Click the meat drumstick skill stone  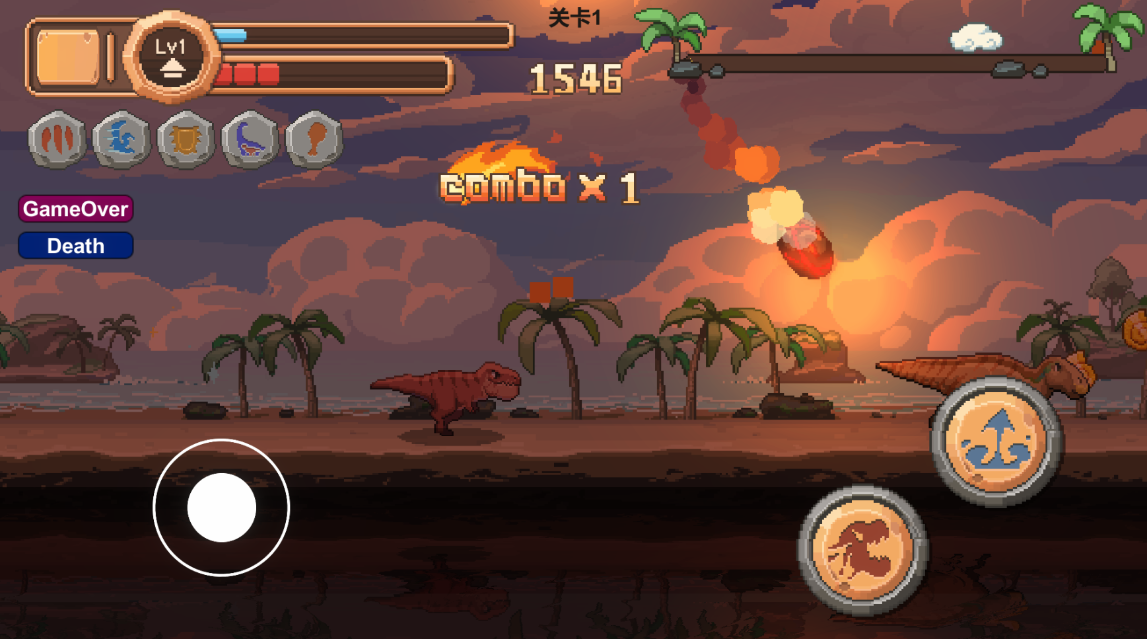(x=315, y=140)
